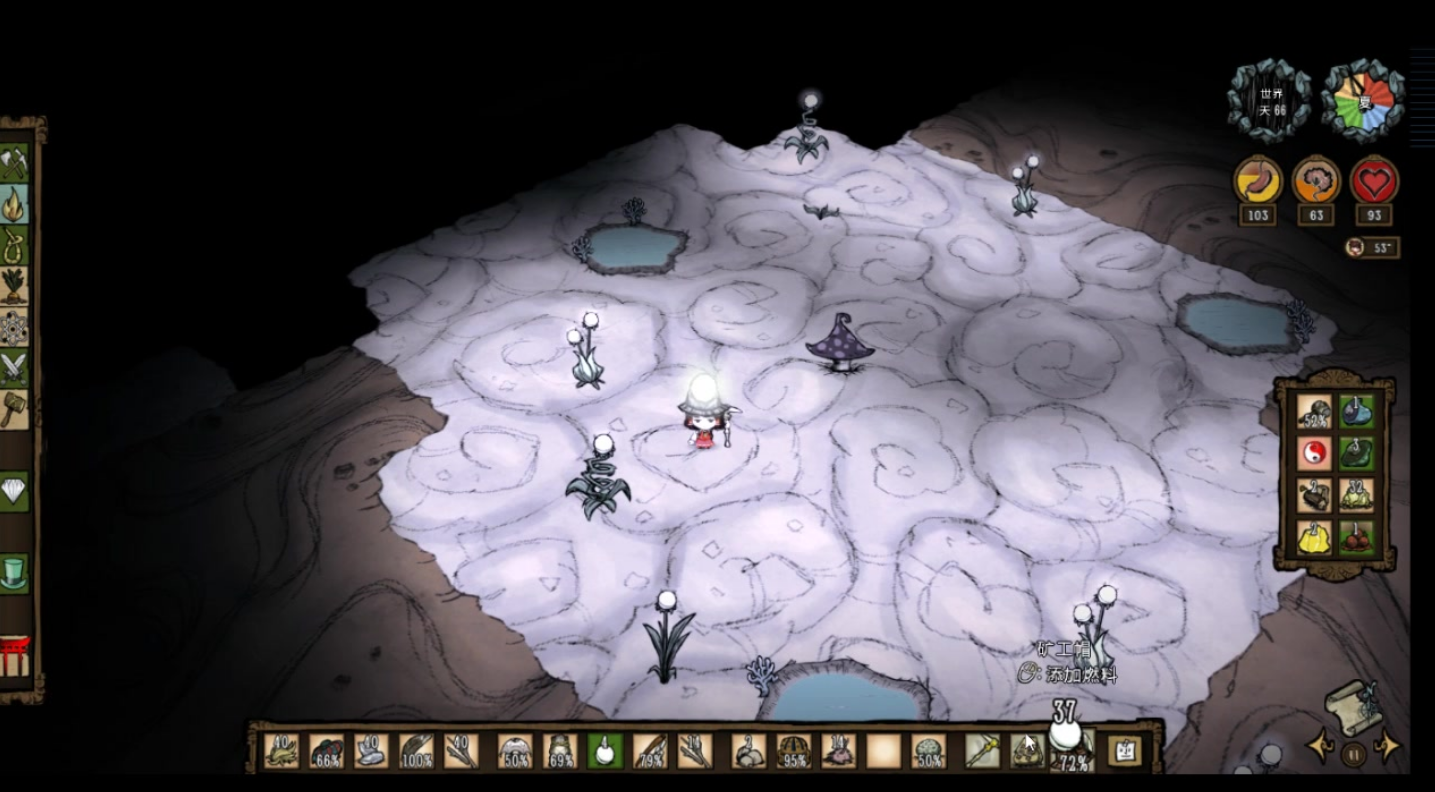Rotate the camera right with the arrow
The height and width of the screenshot is (792, 1435).
tap(1387, 747)
